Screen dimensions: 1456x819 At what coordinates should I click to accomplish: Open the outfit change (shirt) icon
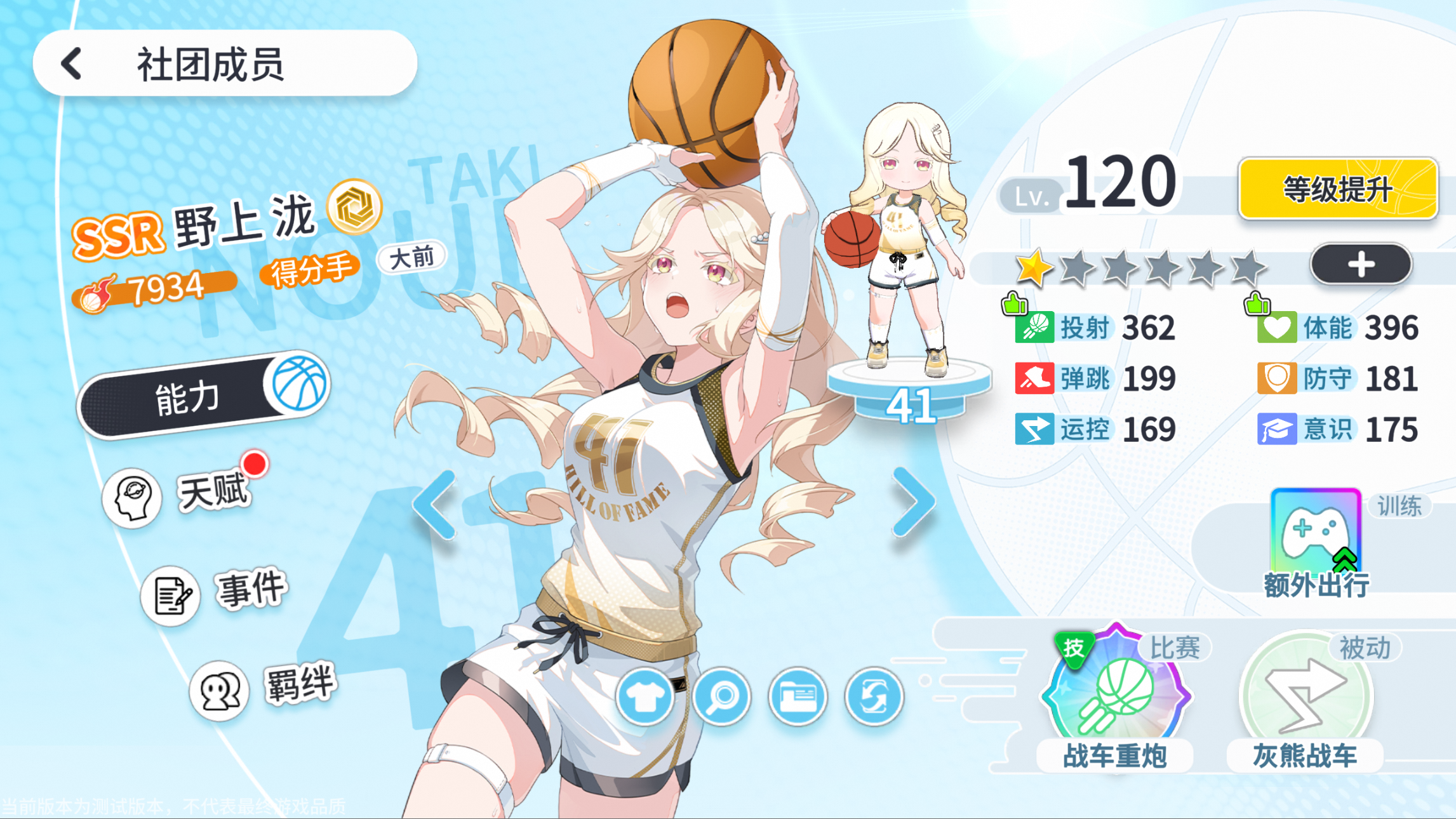(x=645, y=696)
